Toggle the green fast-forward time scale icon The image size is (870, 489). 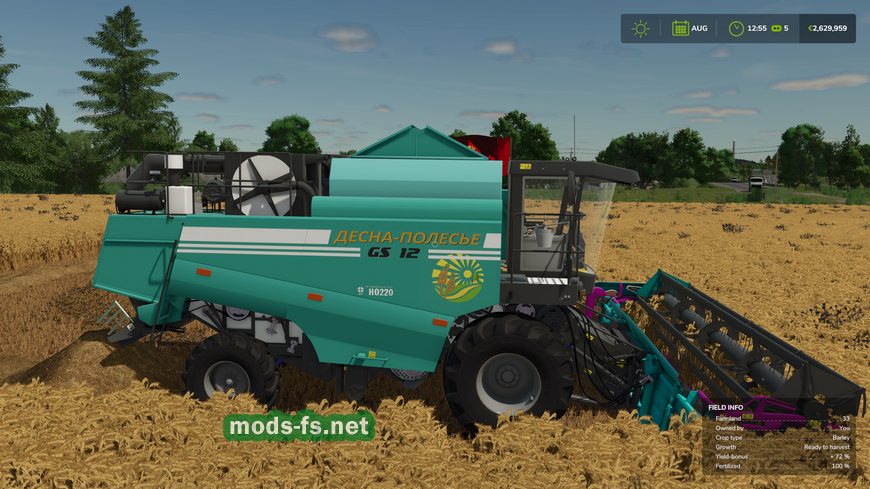click(x=775, y=28)
